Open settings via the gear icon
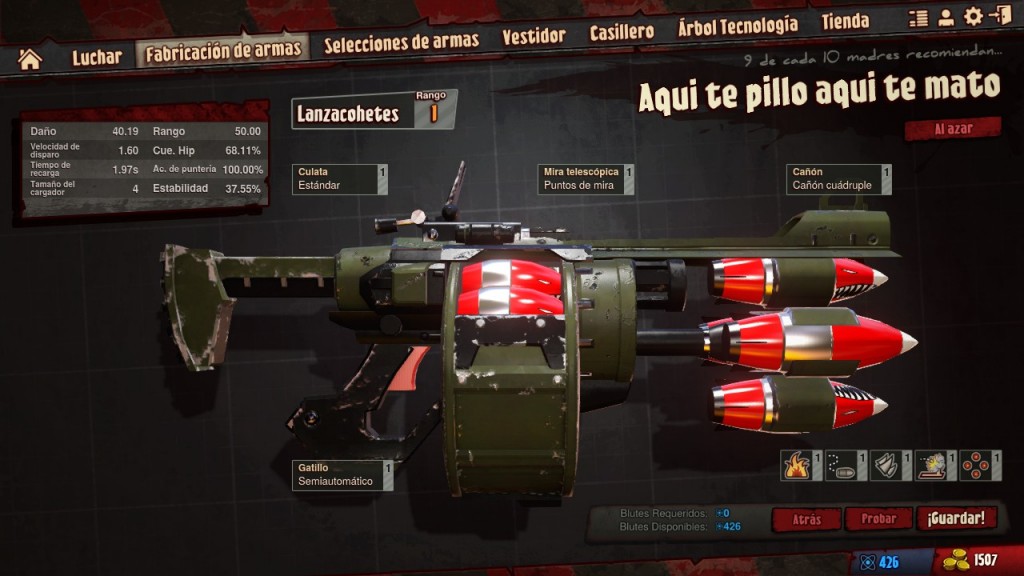 (972, 17)
